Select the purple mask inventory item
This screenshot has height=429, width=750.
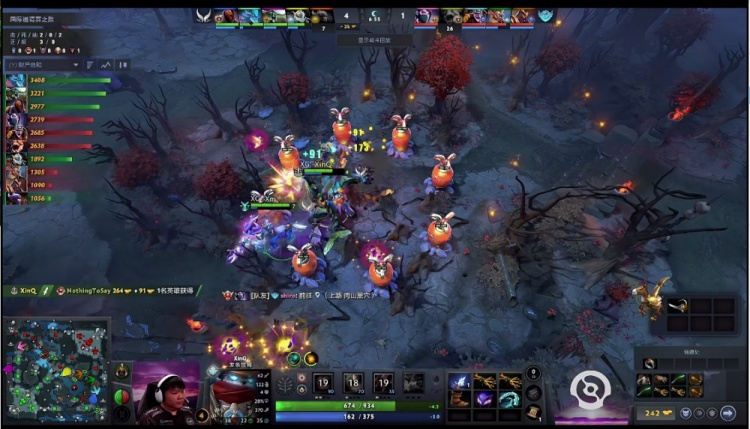(x=484, y=399)
